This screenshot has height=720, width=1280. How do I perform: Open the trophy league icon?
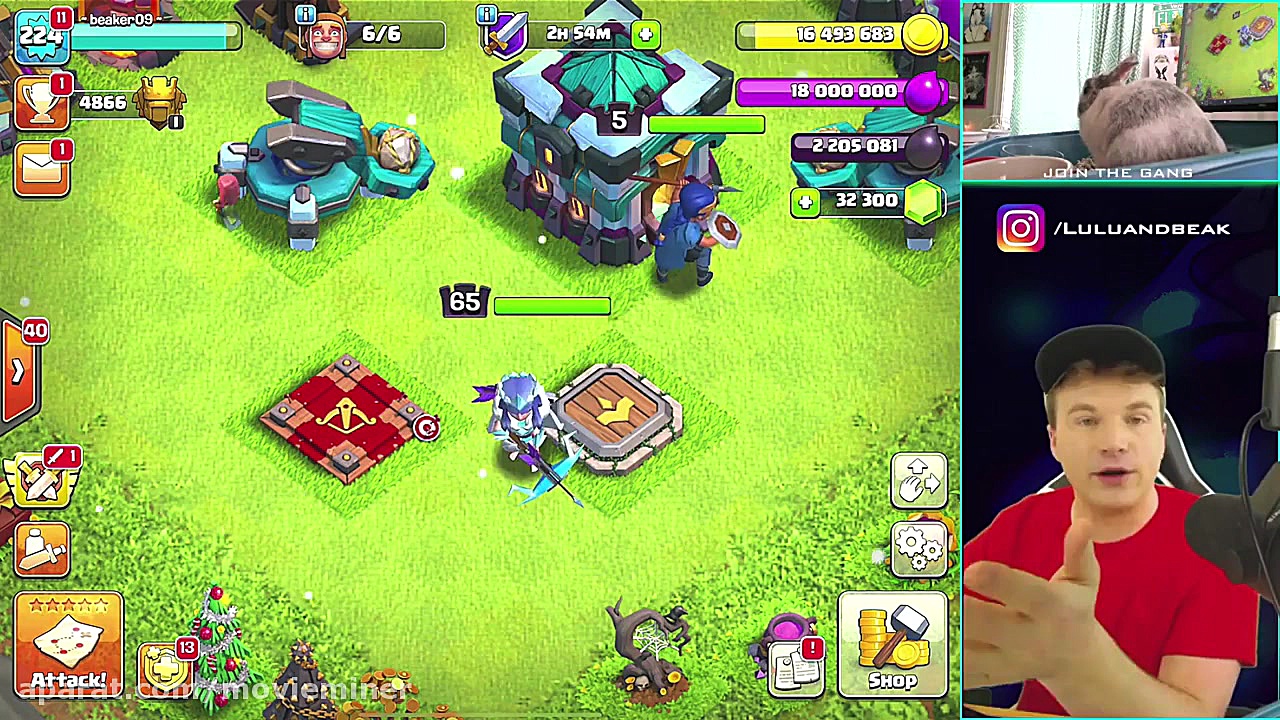point(40,104)
